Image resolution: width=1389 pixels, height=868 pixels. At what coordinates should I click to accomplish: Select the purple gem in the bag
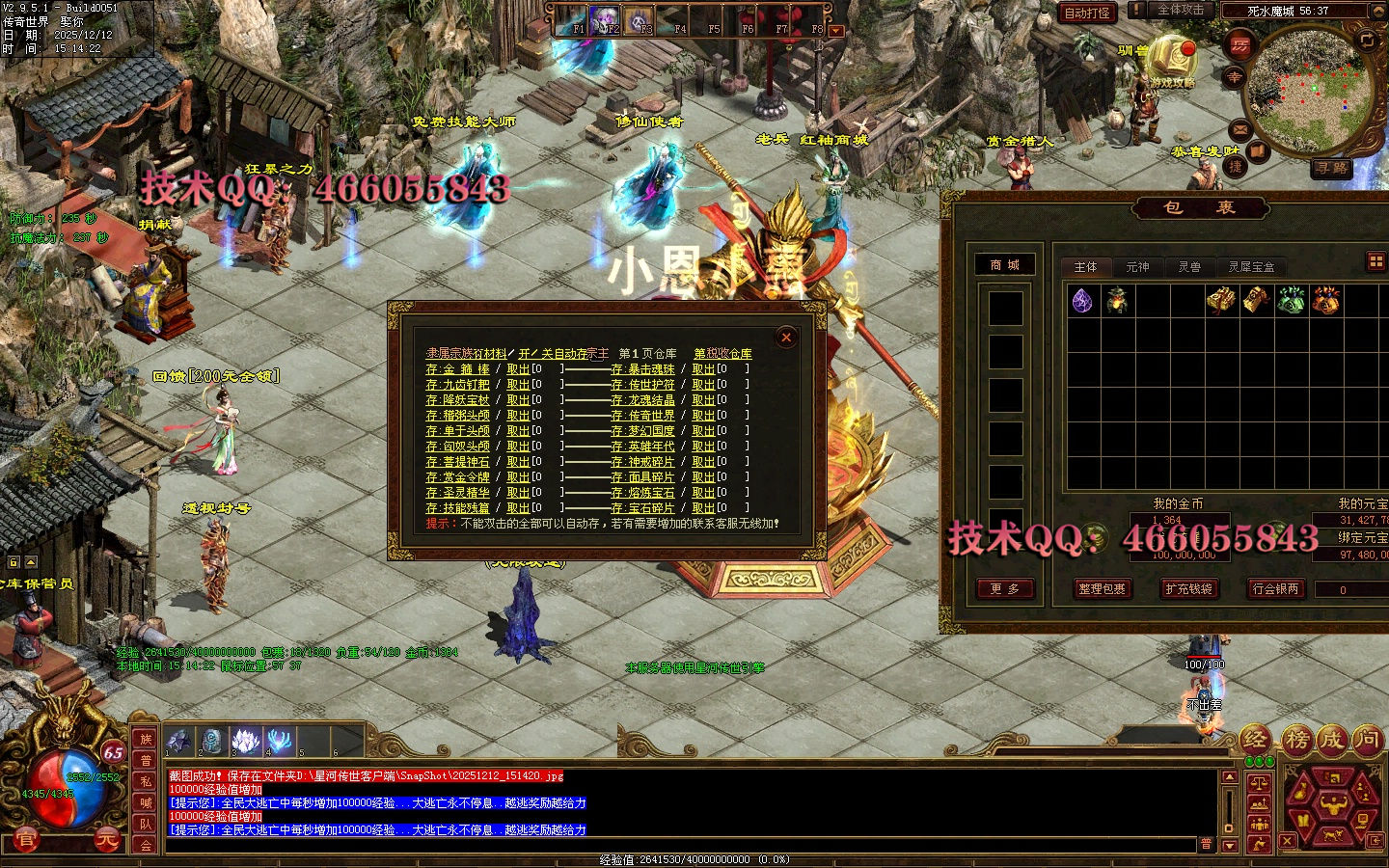pyautogui.click(x=1082, y=301)
